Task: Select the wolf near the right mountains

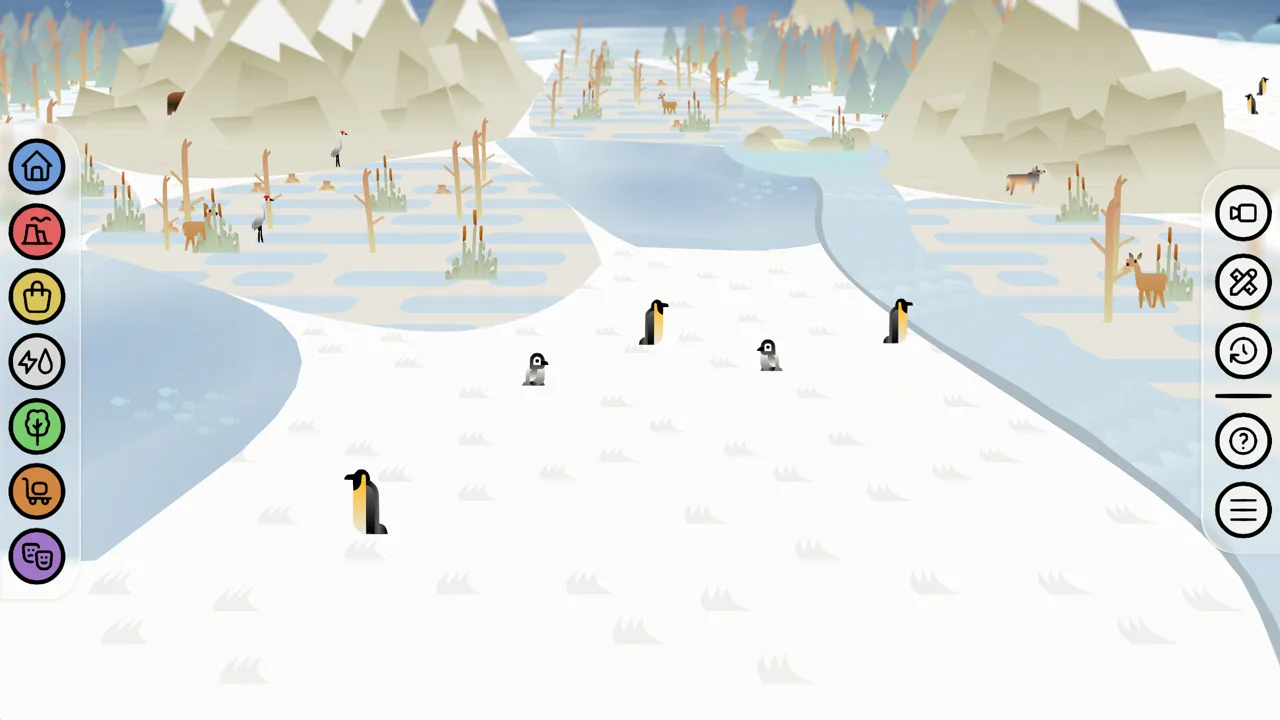Action: (x=1025, y=178)
